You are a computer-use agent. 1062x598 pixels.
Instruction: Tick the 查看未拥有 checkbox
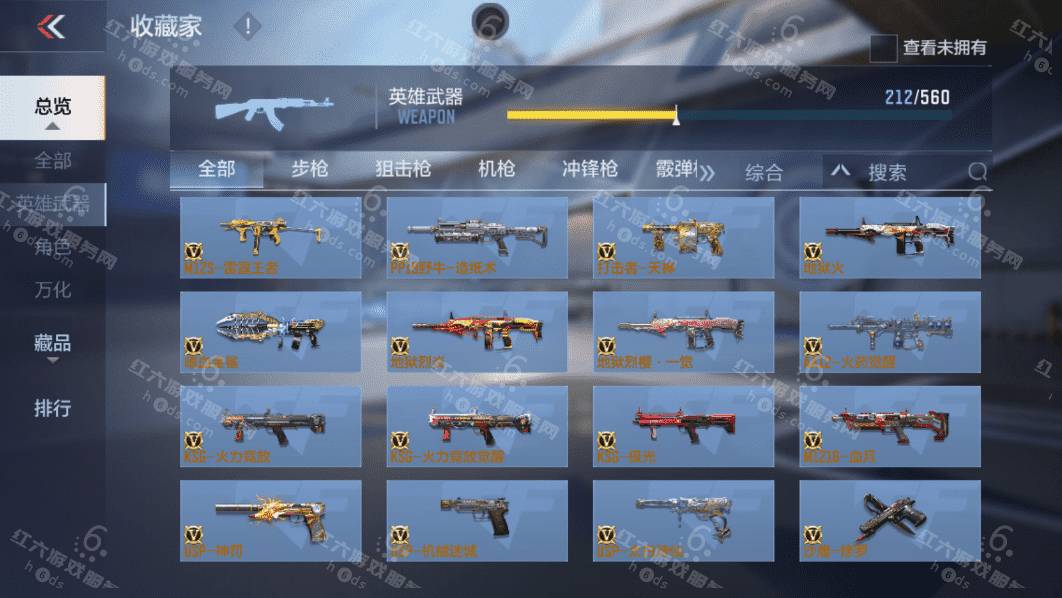click(883, 48)
